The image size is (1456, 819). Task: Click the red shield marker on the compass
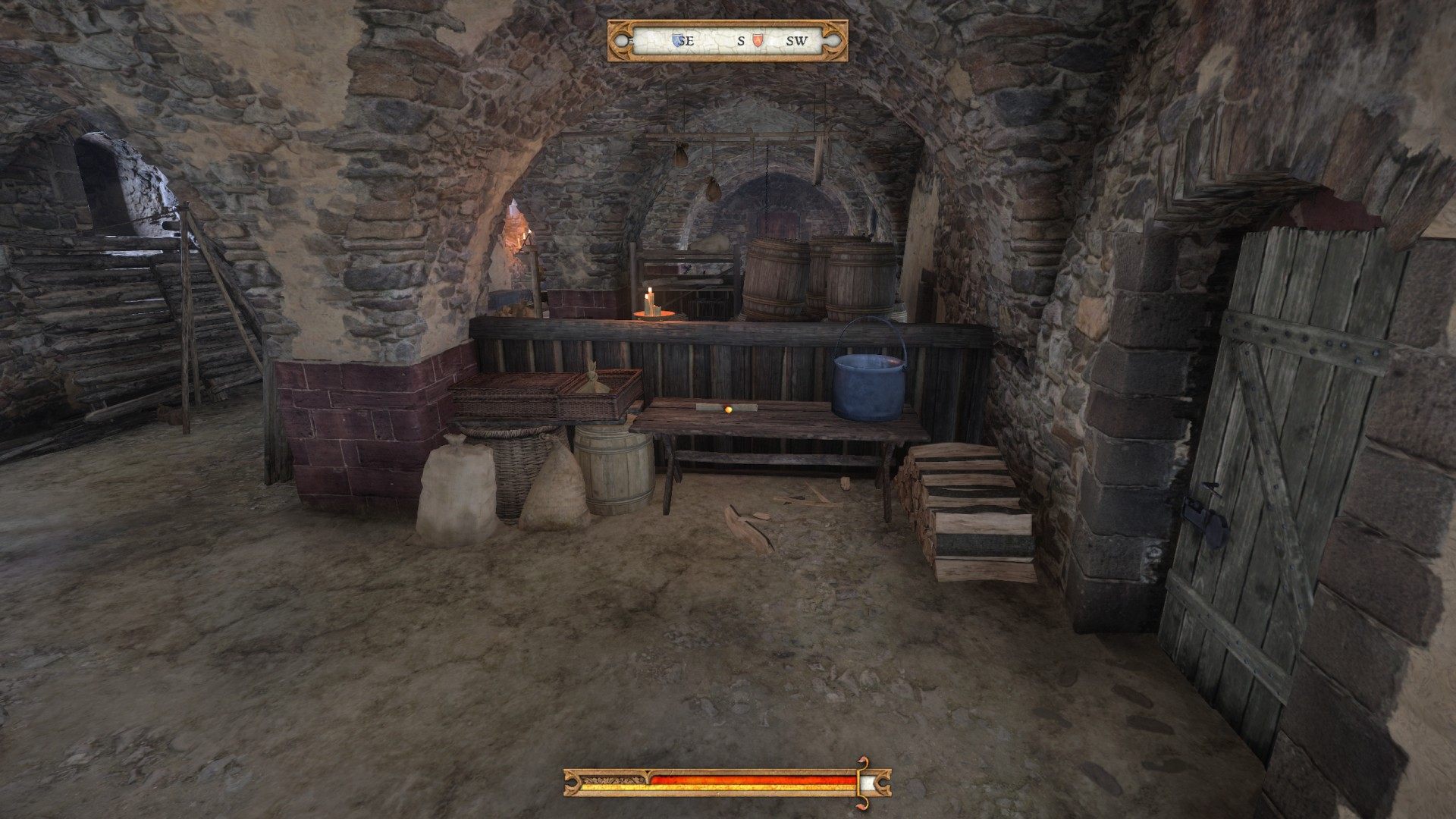[756, 41]
